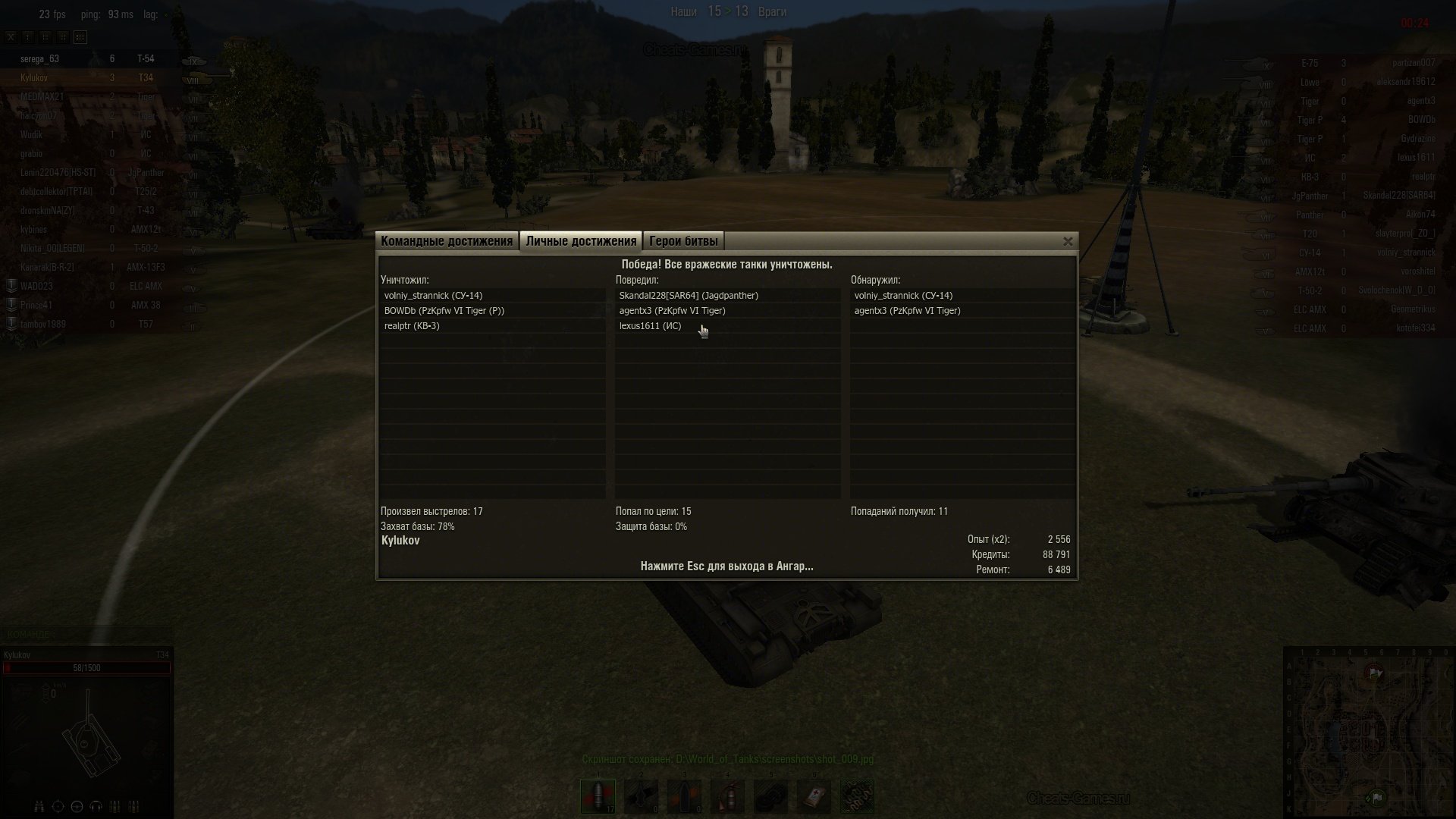This screenshot has width=1456, height=819.
Task: Choose the widest player panel layout button
Action: coord(80,36)
